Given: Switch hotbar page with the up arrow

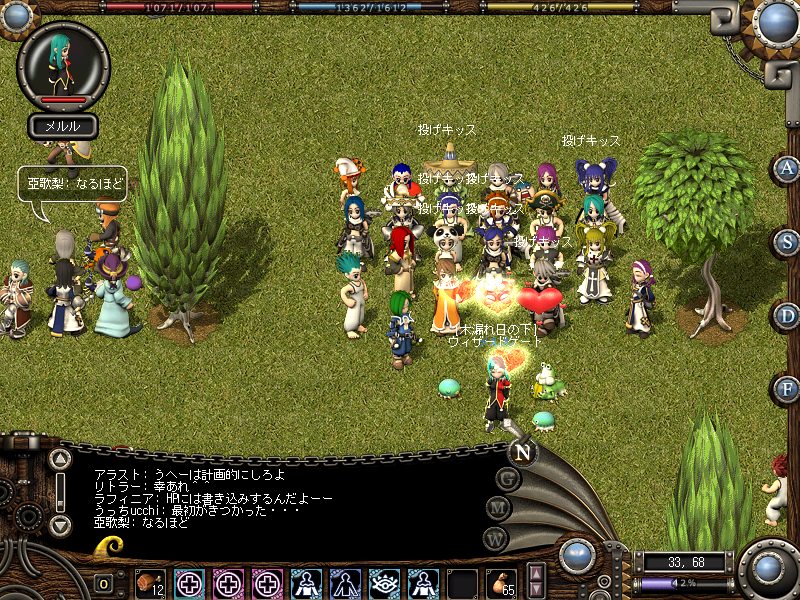Looking at the screenshot, I should click(x=536, y=573).
